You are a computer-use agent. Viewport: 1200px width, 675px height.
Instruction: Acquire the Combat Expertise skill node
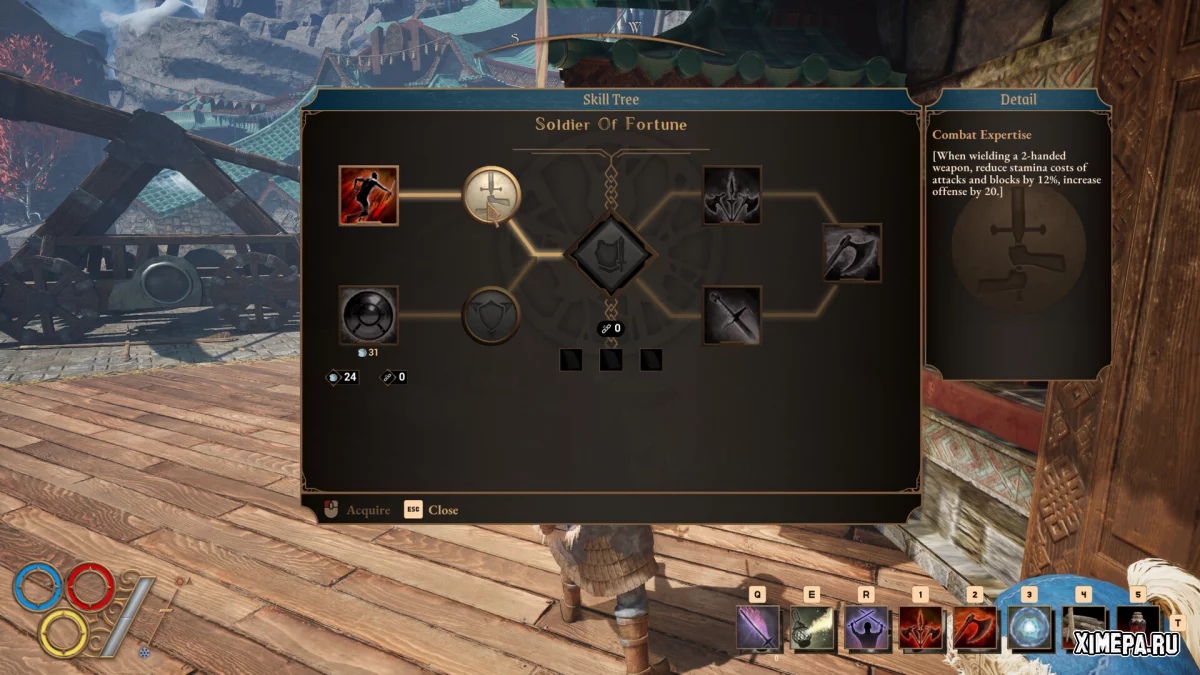491,195
